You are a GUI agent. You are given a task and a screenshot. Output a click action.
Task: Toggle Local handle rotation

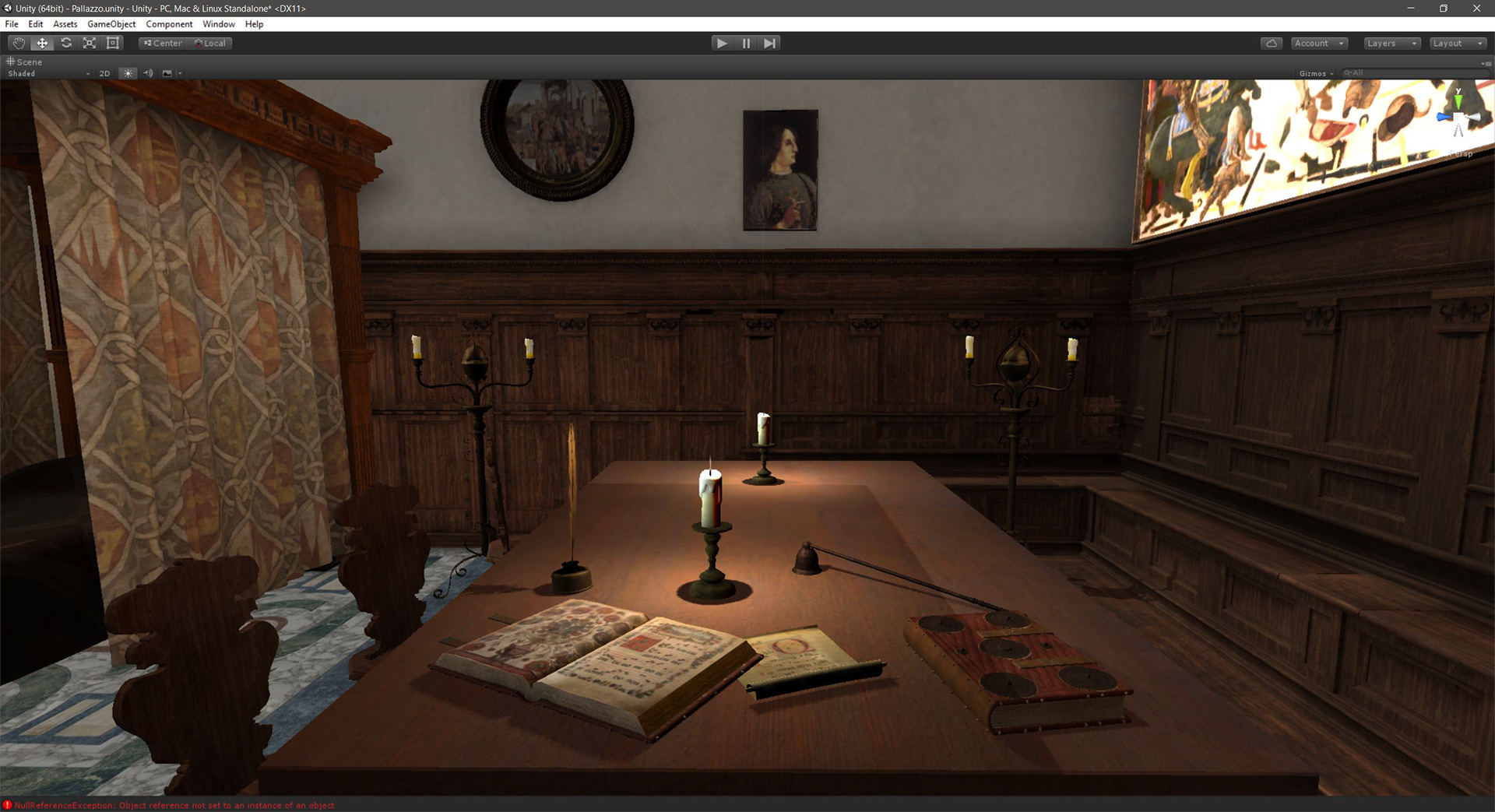210,43
